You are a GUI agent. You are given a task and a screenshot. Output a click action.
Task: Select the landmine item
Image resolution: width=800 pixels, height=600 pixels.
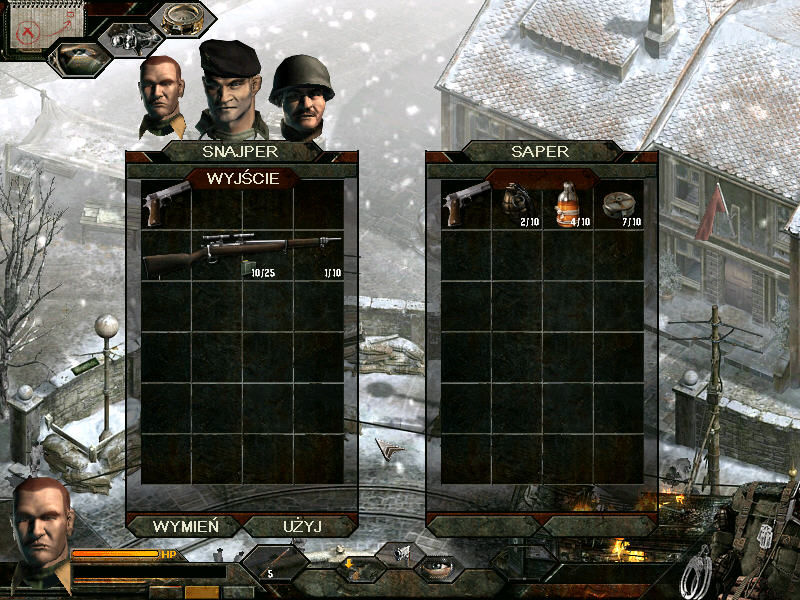pyautogui.click(x=618, y=204)
